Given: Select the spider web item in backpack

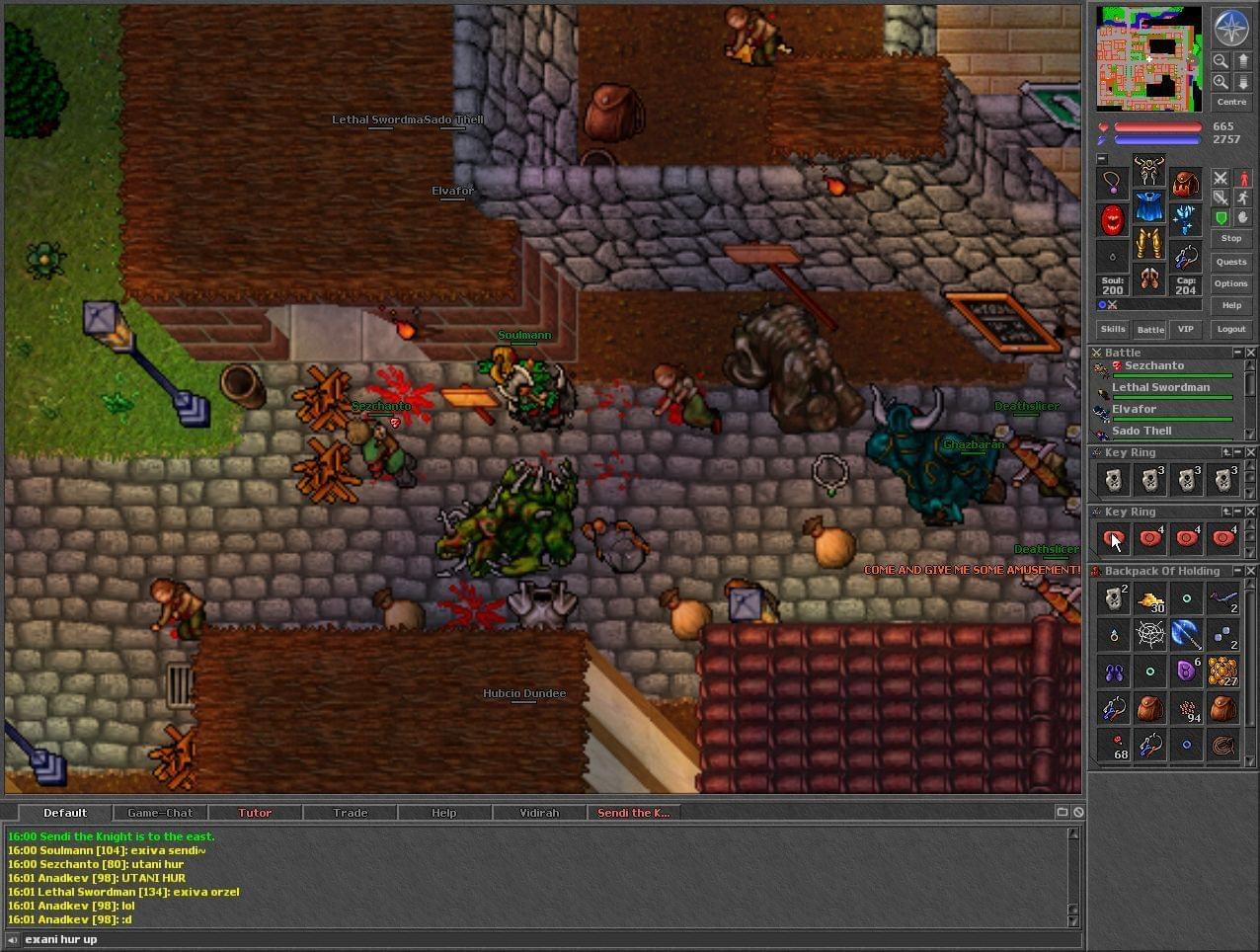Looking at the screenshot, I should point(1150,635).
